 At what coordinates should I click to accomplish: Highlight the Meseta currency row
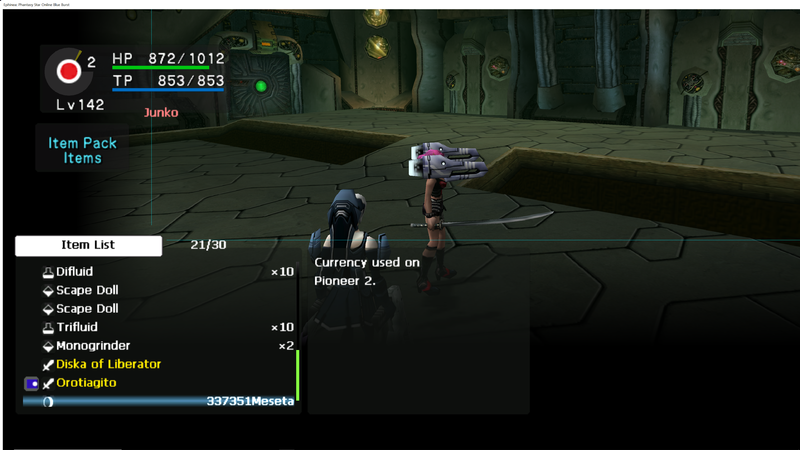coord(160,401)
